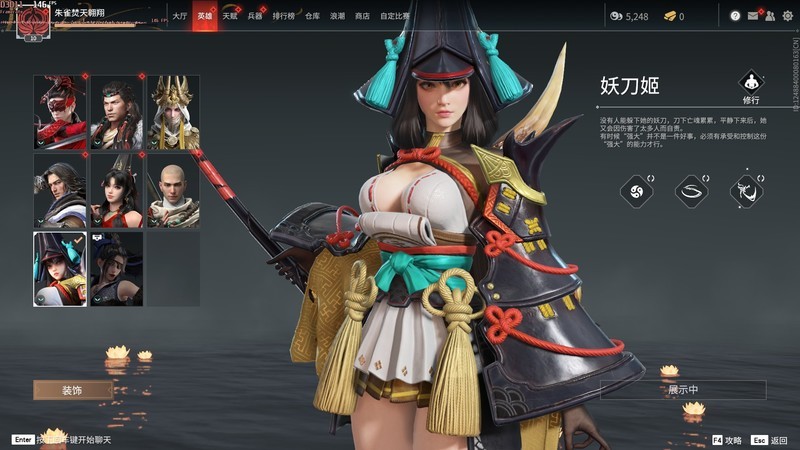Viewport: 800px width, 450px height.
Task: Open the mail envelope icon
Action: pyautogui.click(x=752, y=16)
